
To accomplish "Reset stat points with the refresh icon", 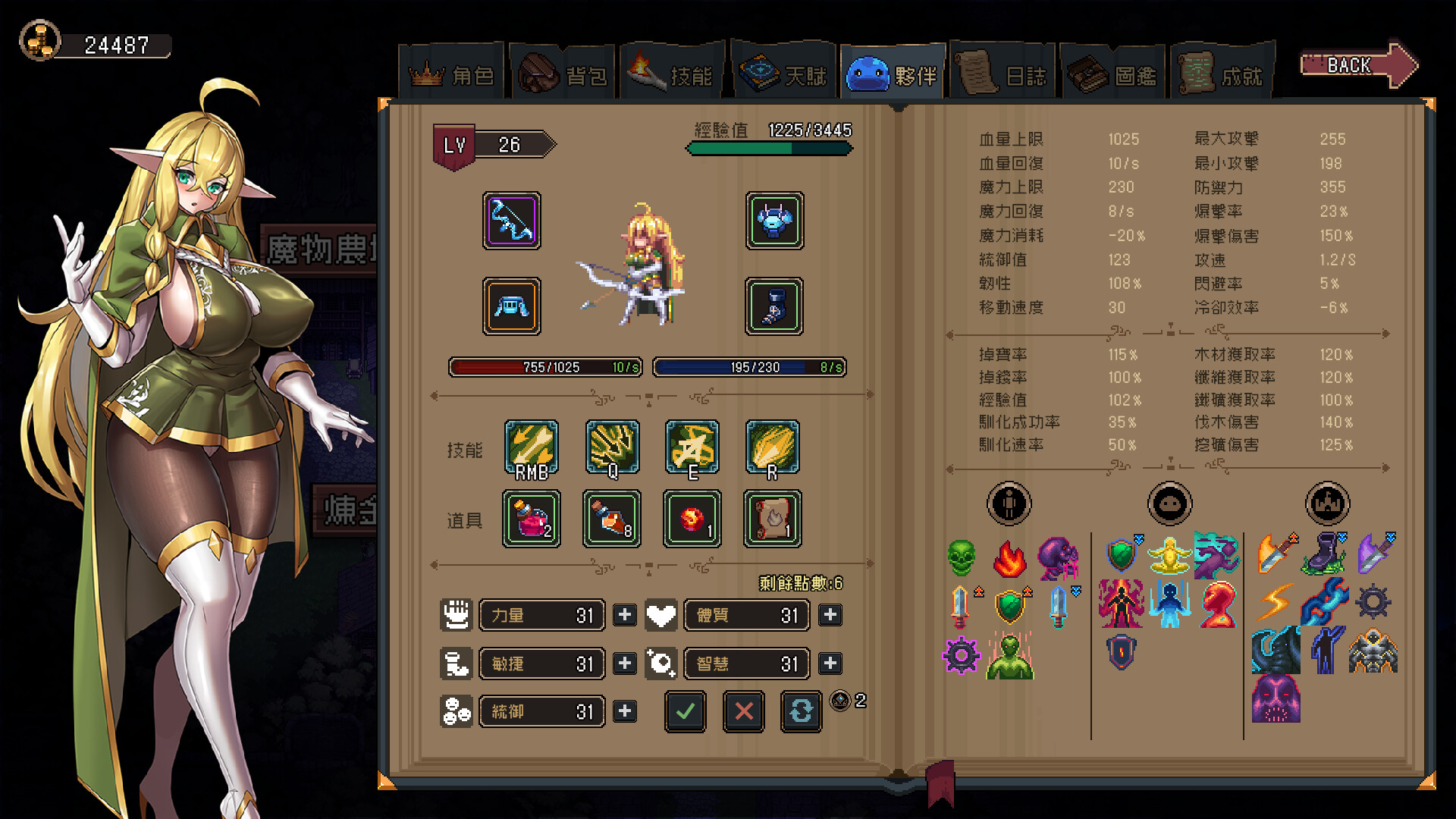I will pos(802,712).
